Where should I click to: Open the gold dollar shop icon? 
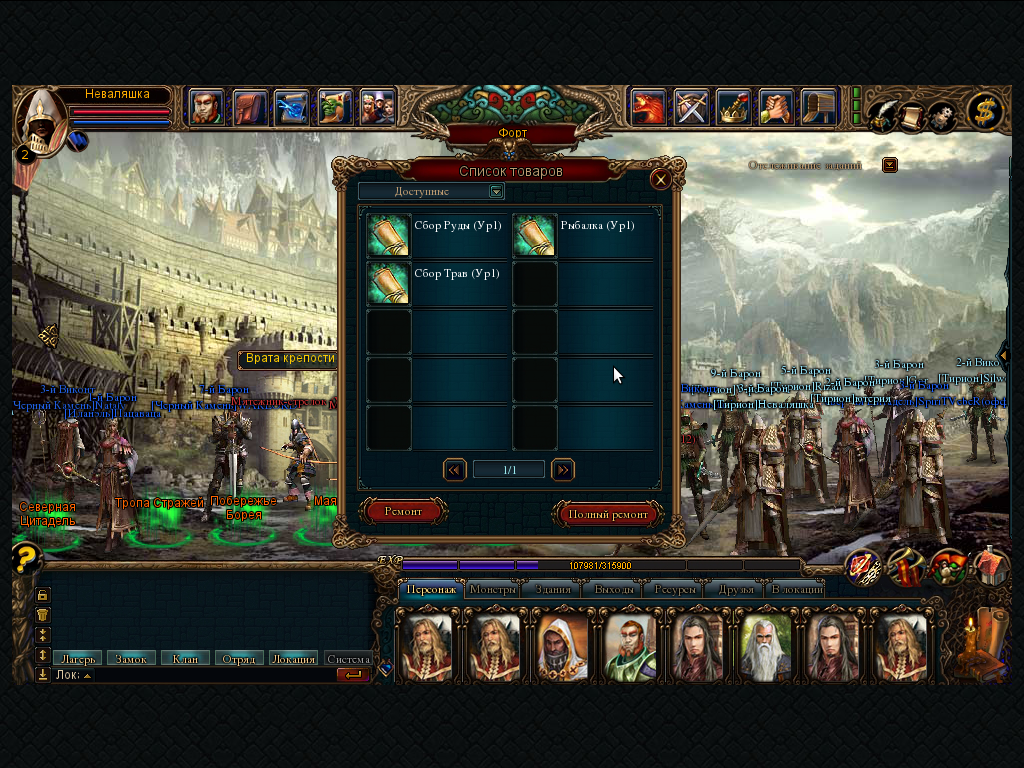tap(985, 112)
